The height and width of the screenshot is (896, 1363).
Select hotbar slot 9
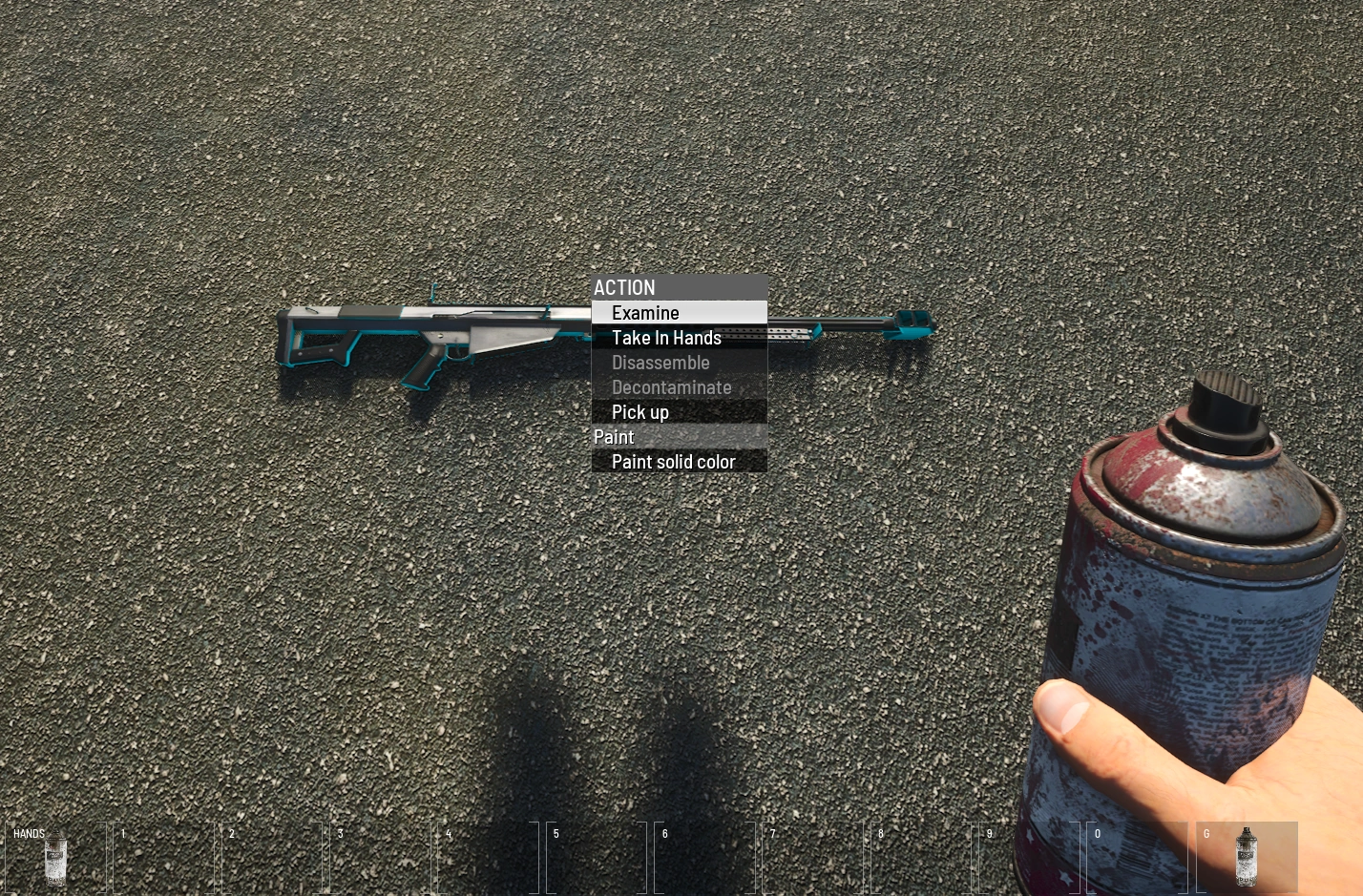[x=1030, y=857]
